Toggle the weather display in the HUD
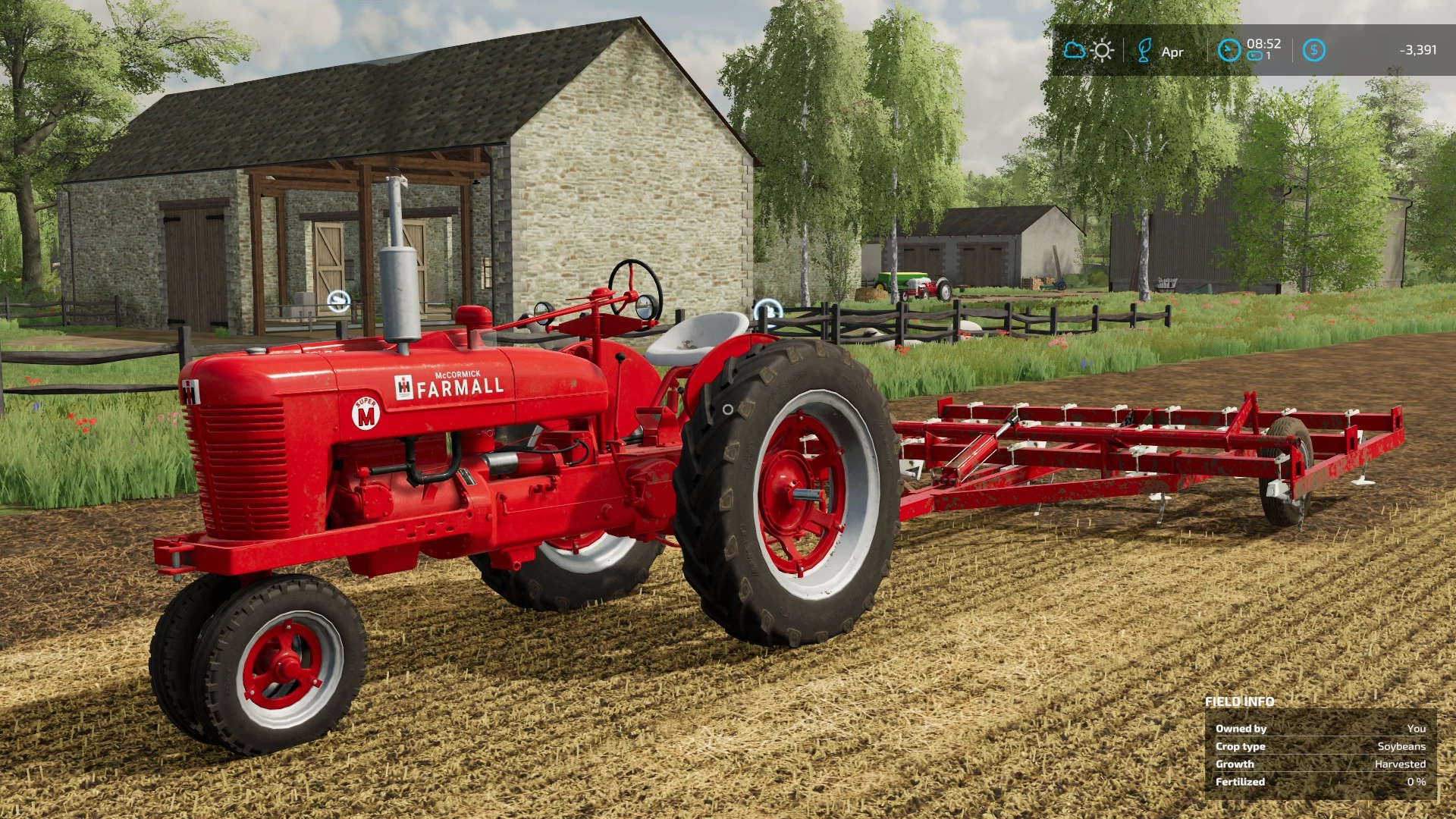The image size is (1456, 819). pyautogui.click(x=1088, y=50)
